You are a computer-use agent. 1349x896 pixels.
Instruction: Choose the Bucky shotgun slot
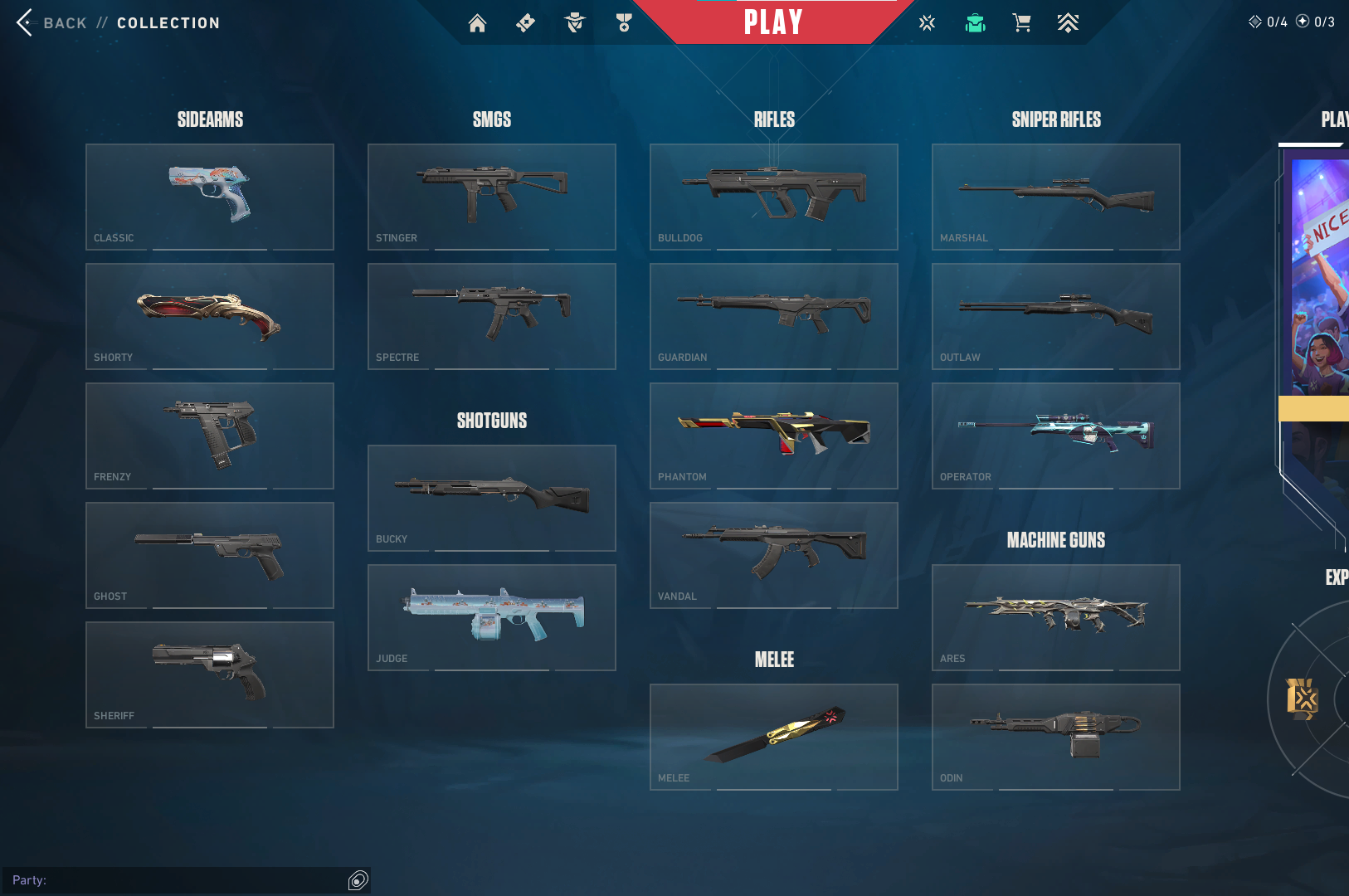[492, 498]
